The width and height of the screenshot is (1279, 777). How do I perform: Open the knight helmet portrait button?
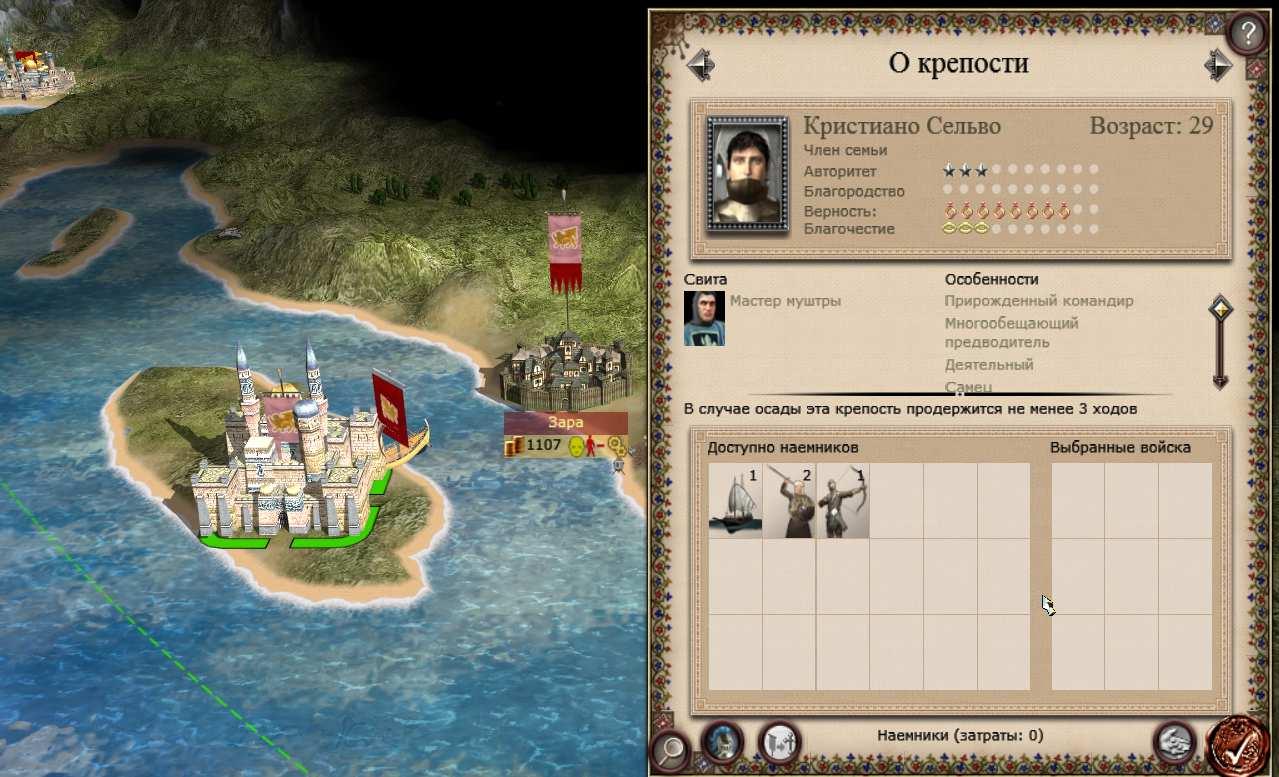pyautogui.click(x=721, y=742)
